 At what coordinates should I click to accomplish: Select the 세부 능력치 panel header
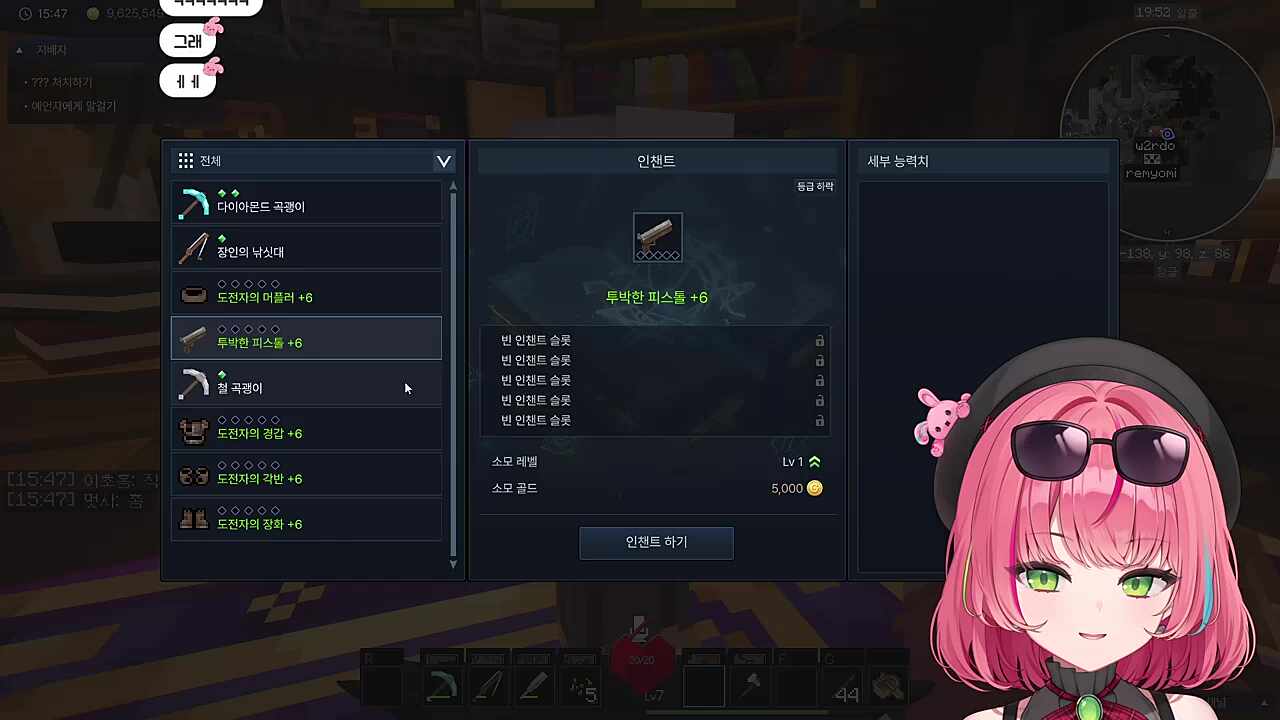(897, 160)
